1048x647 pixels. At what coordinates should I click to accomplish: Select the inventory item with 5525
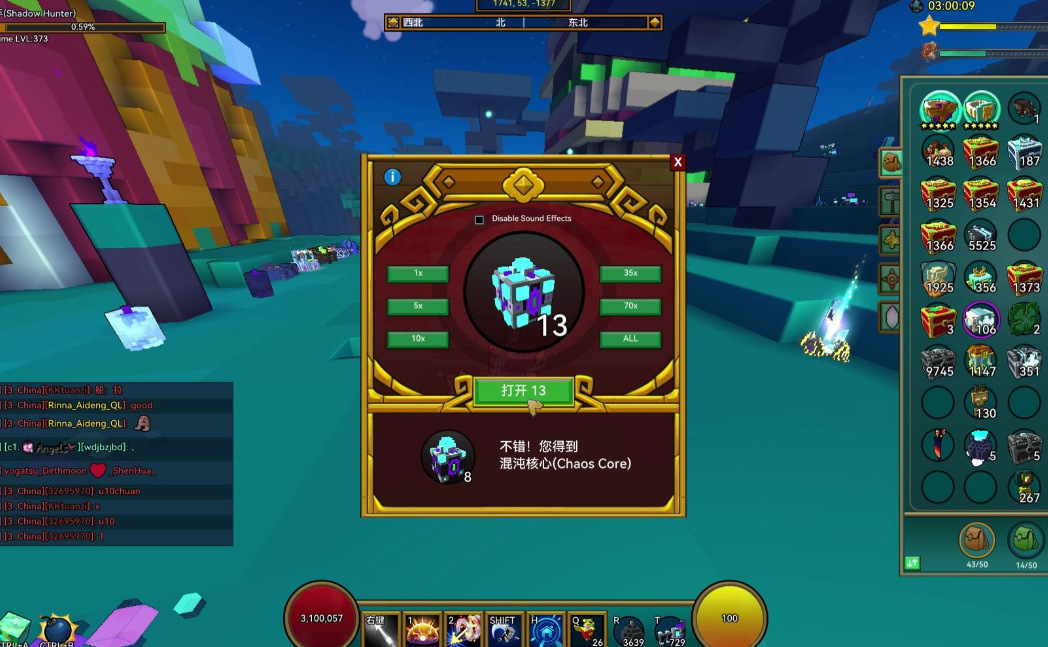click(x=981, y=235)
